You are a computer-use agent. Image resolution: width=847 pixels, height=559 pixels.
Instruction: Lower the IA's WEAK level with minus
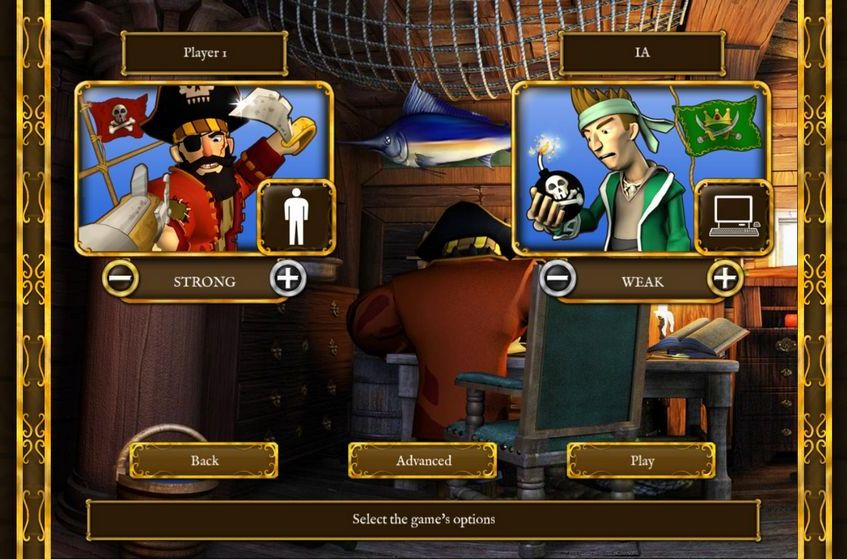point(558,278)
